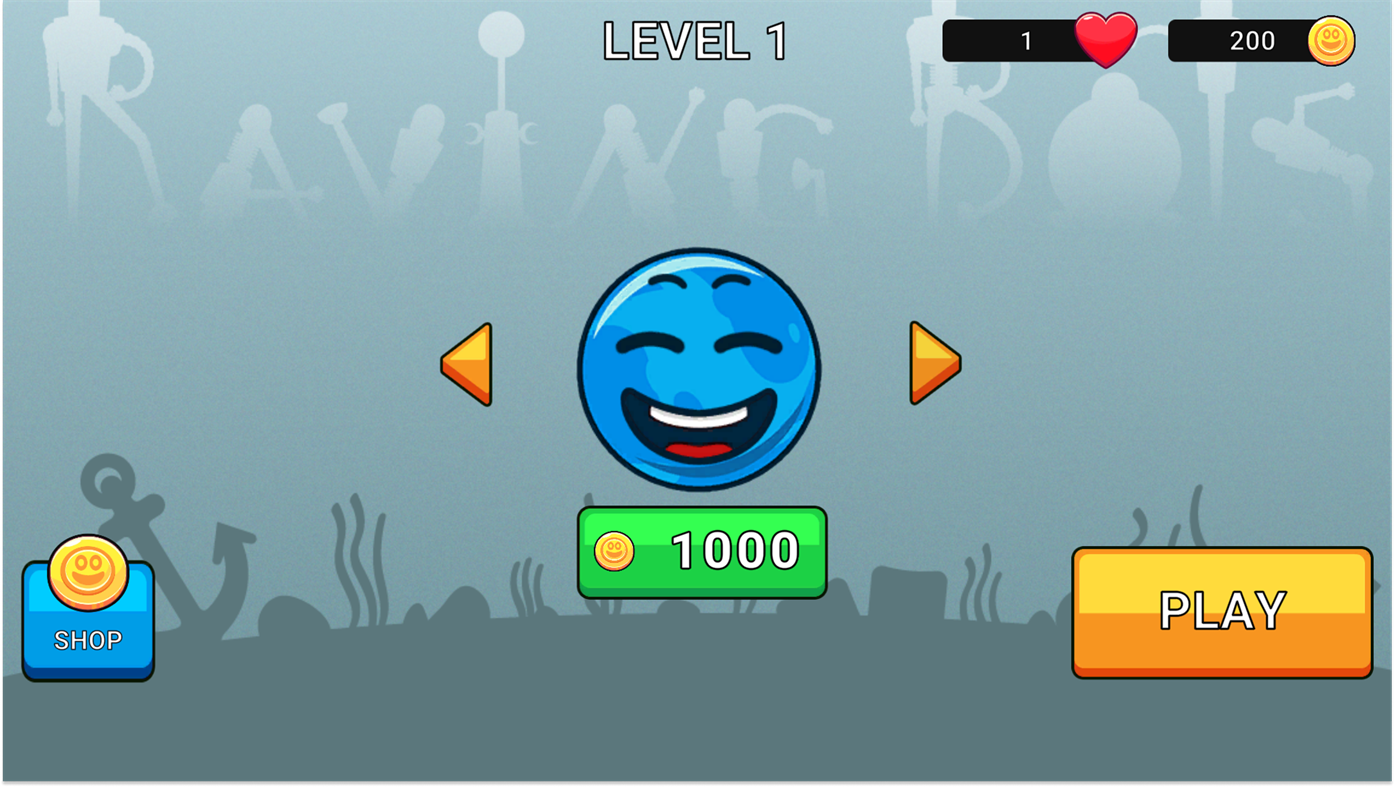Click the red heart next to the lives count
The height and width of the screenshot is (787, 1395).
point(1105,39)
